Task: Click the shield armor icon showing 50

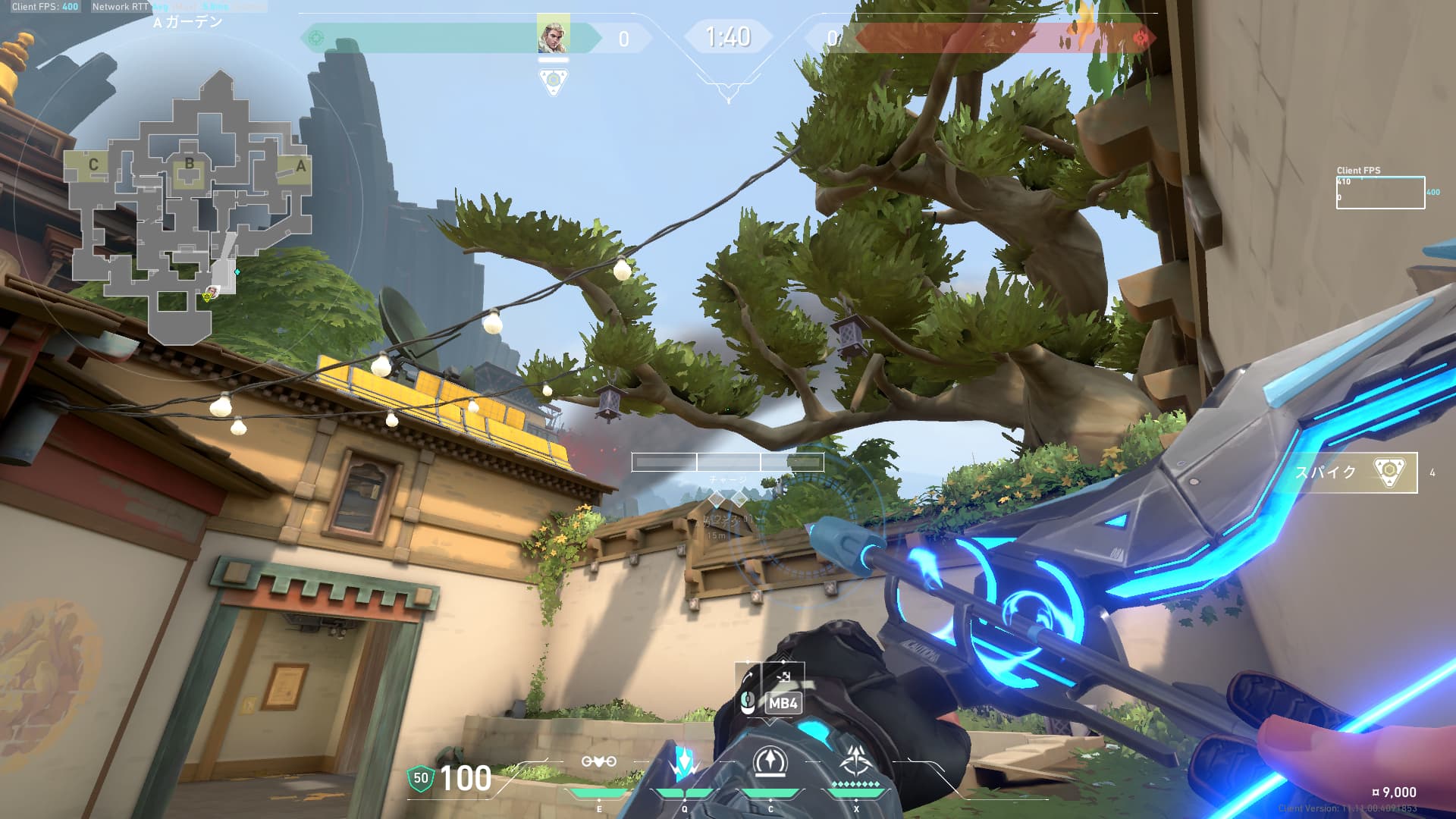Action: coord(420,778)
